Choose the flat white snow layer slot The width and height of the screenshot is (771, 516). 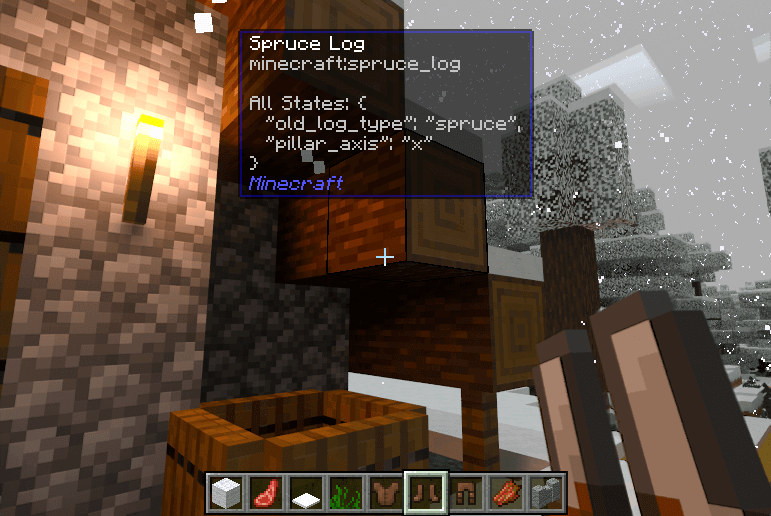[305, 492]
